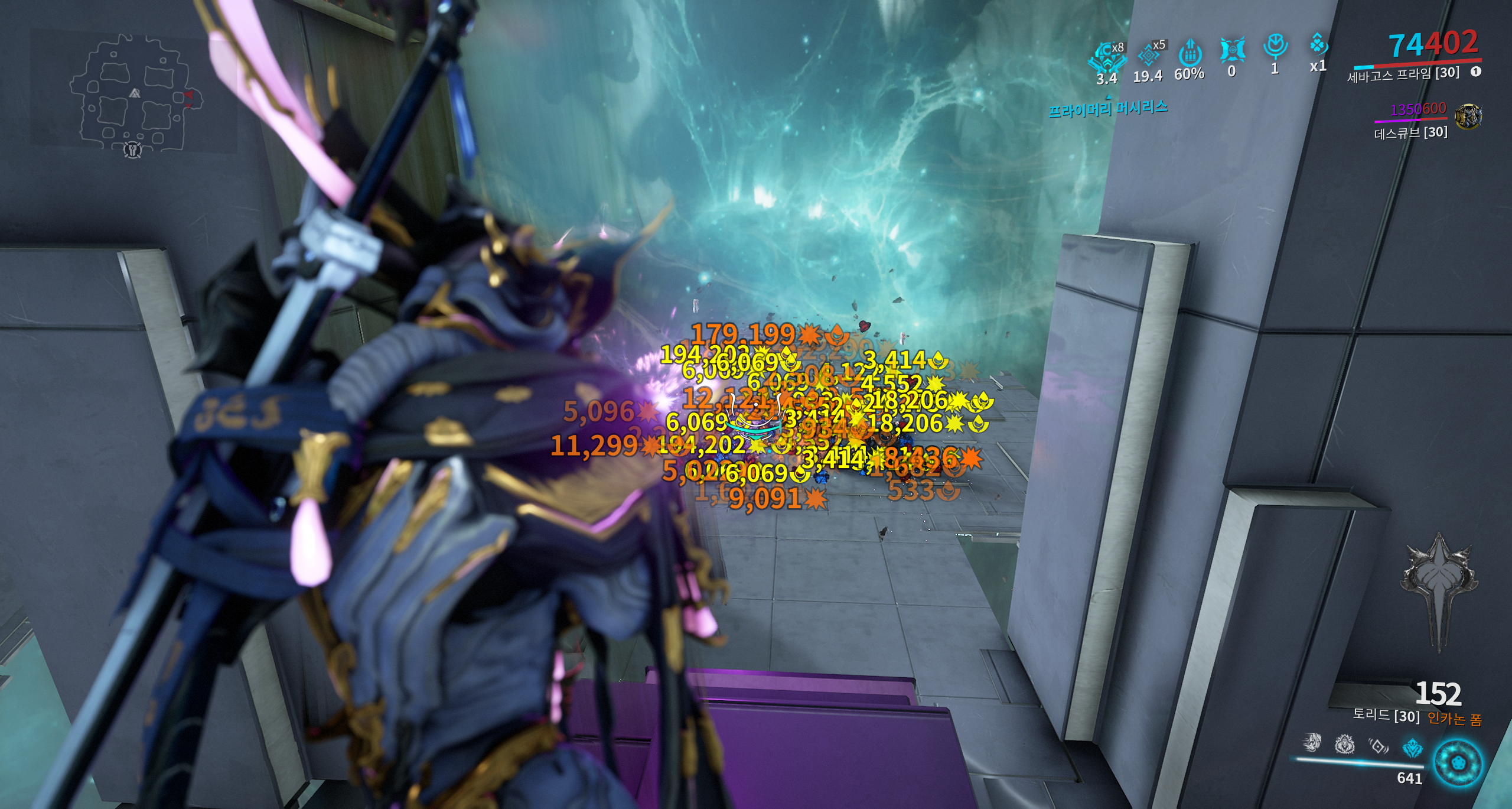1512x809 pixels.
Task: Activate the first ability with the dashing figure
Action: (1312, 742)
